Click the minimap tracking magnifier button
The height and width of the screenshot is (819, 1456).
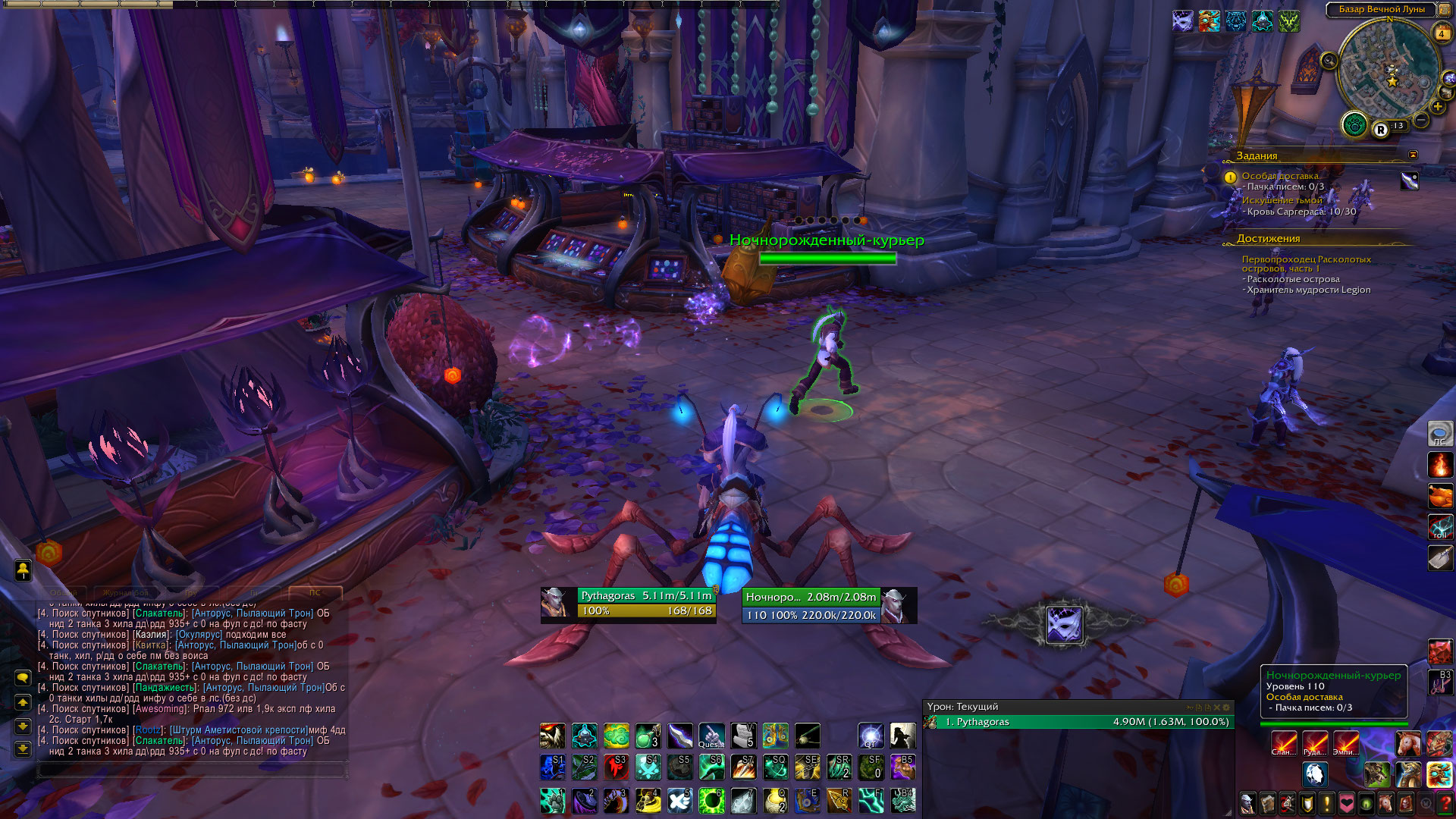point(1329,61)
